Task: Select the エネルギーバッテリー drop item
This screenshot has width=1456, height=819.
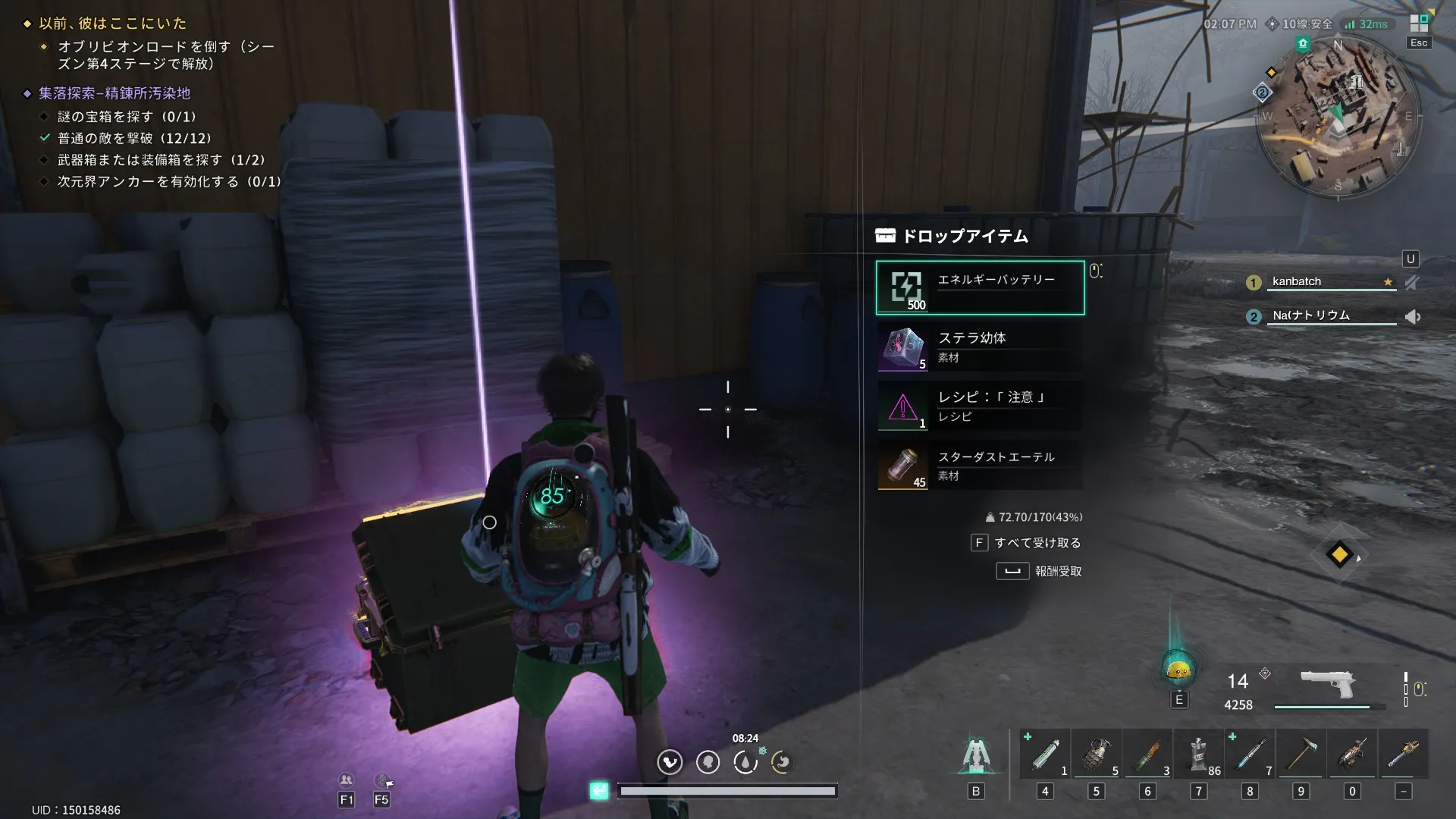Action: (980, 287)
